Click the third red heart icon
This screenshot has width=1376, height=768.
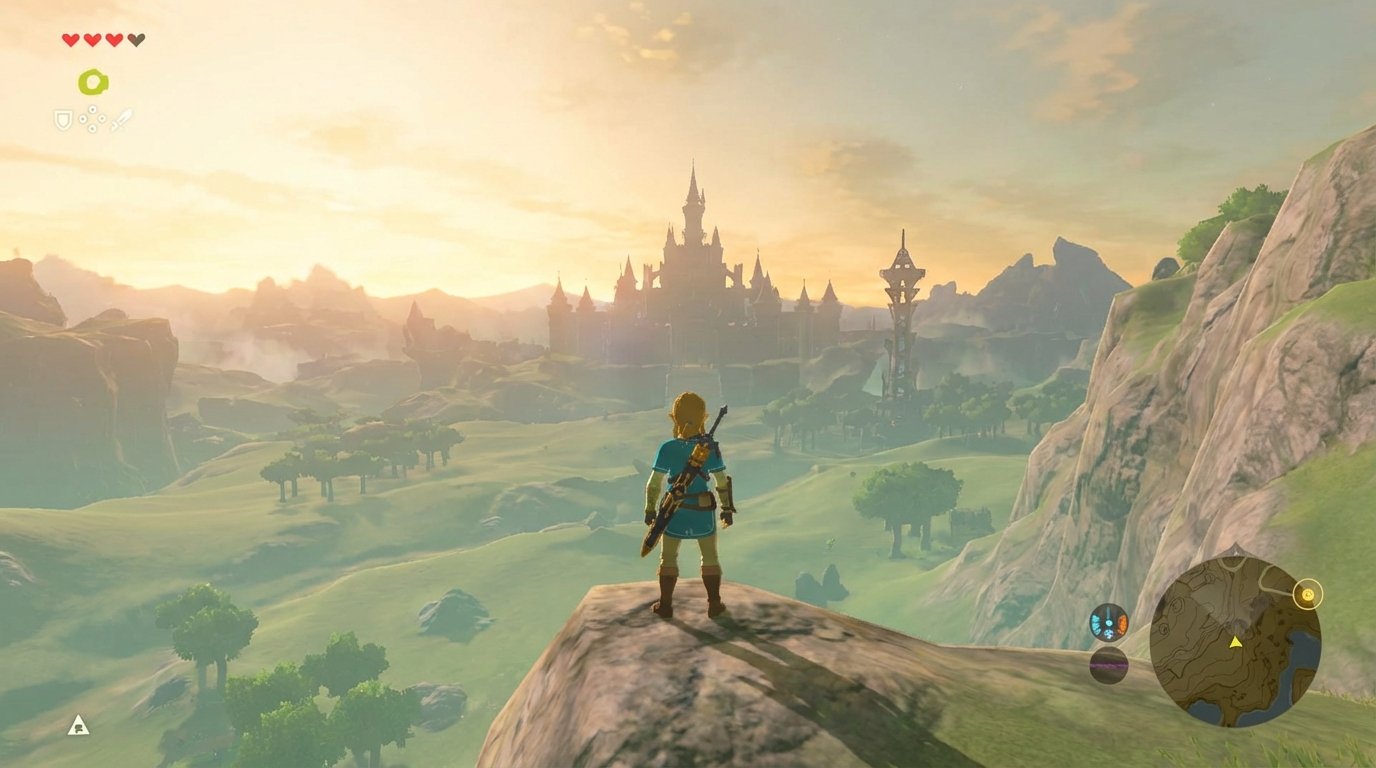pos(113,38)
